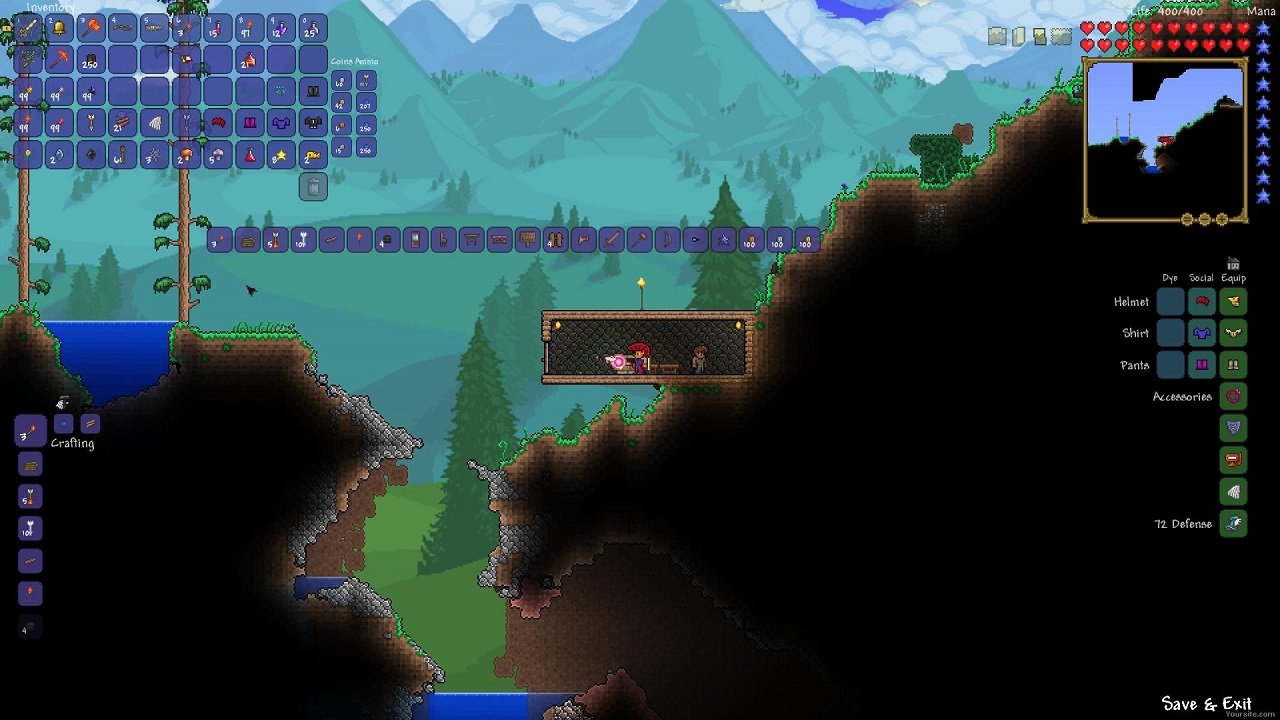This screenshot has width=1280, height=720.
Task: Craft wooden platforms in the crafting list
Action: (x=30, y=464)
